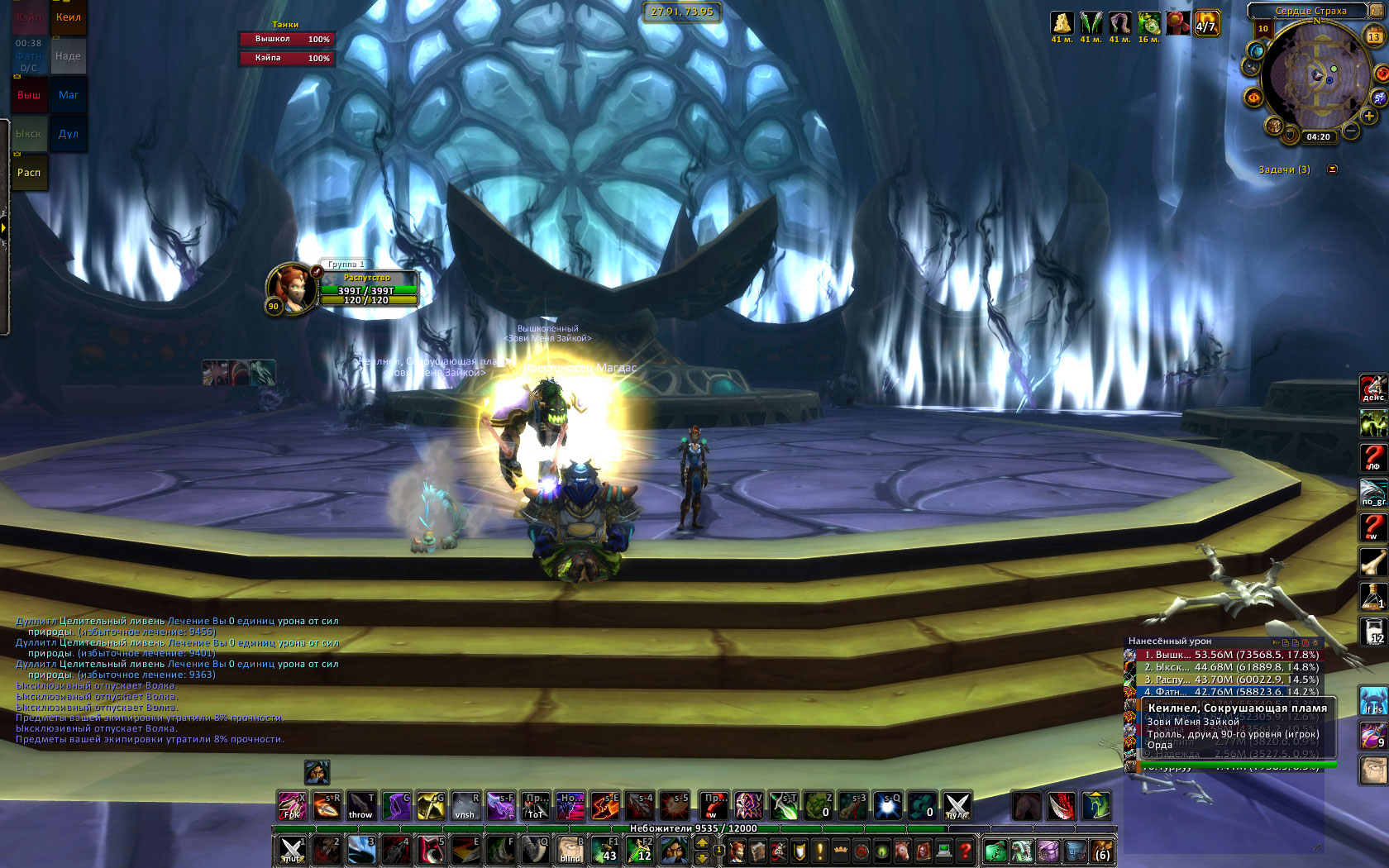Select the "throw" ability on the action bar

(361, 806)
